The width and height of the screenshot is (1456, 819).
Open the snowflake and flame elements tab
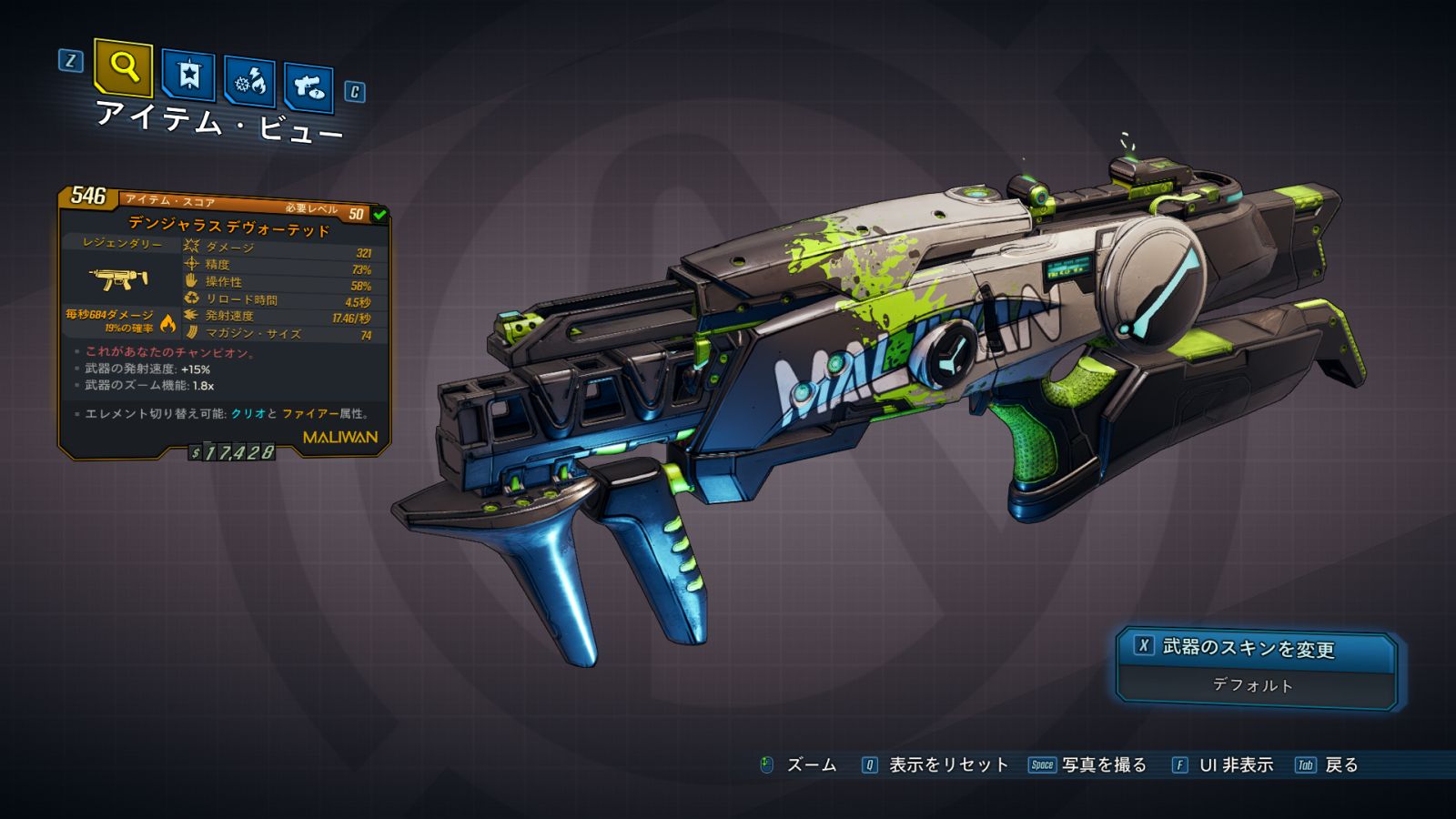tap(249, 82)
